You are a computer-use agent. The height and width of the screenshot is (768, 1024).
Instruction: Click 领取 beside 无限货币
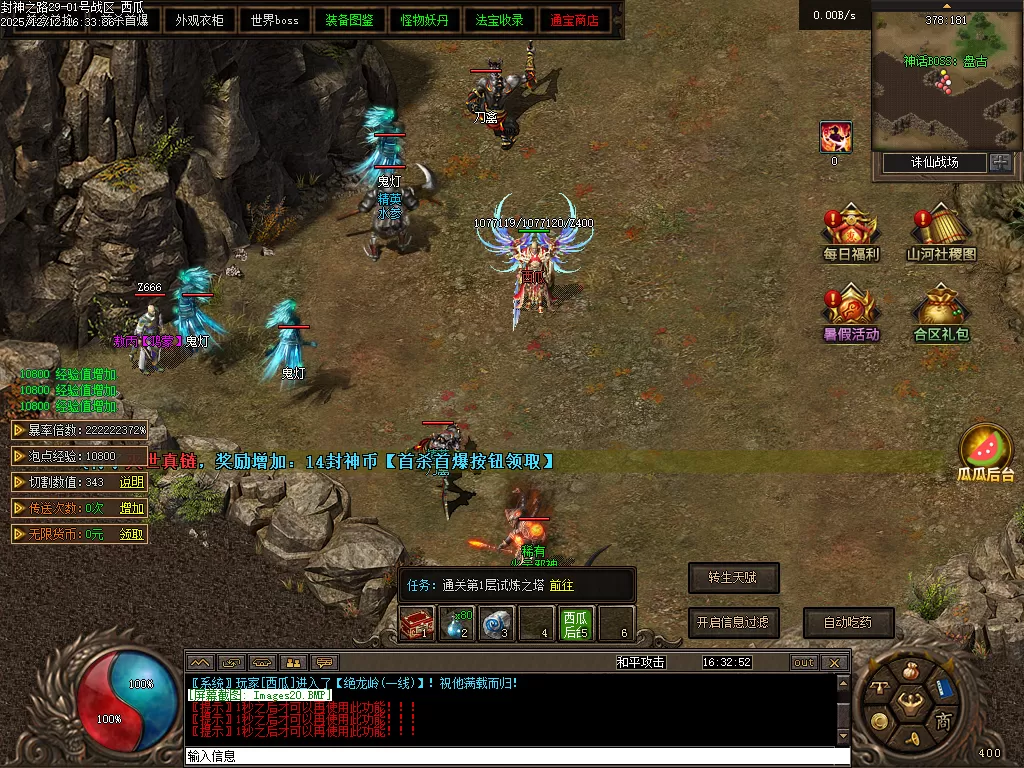click(132, 534)
